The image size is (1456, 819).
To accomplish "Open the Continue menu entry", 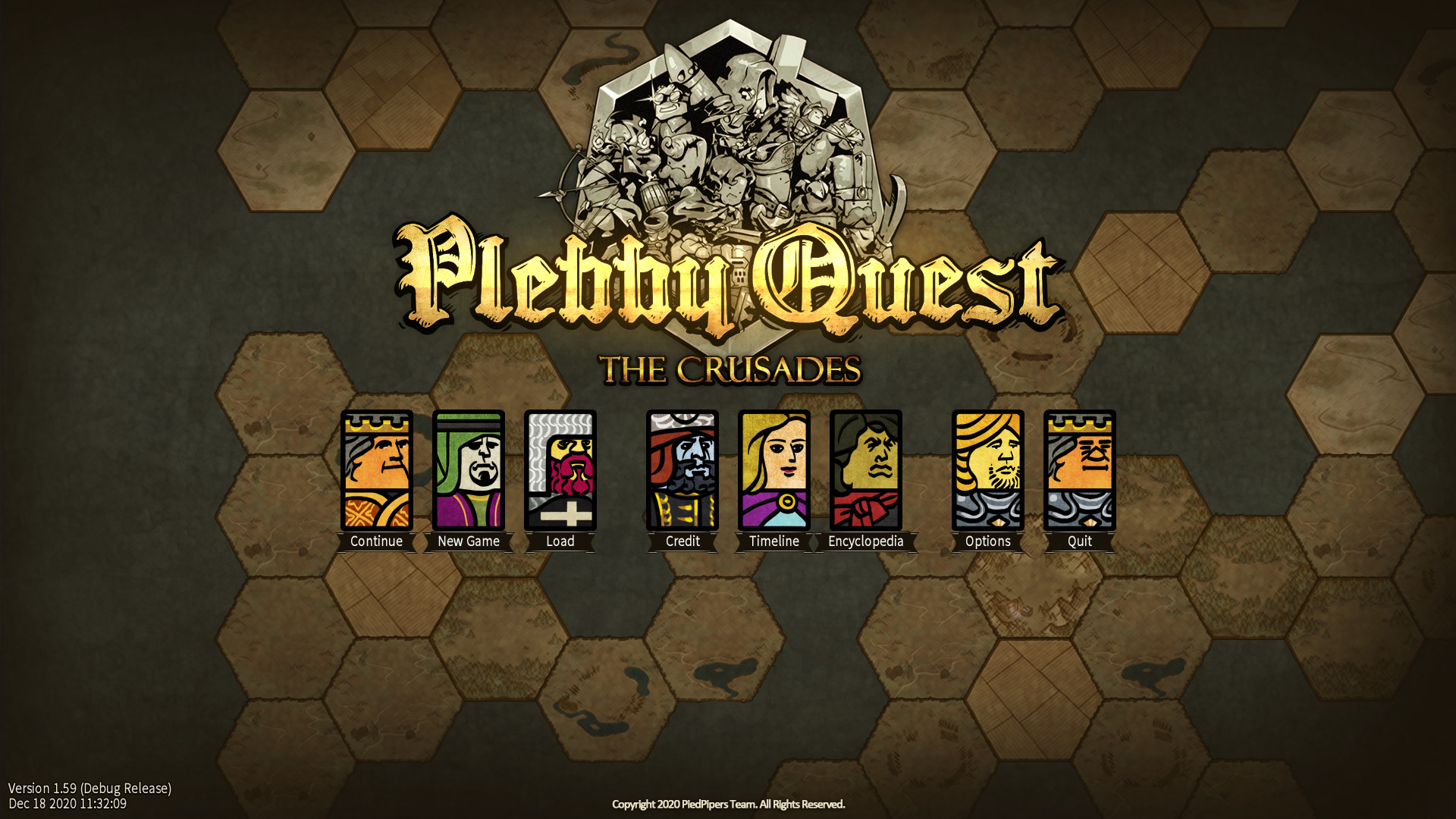I will point(376,541).
